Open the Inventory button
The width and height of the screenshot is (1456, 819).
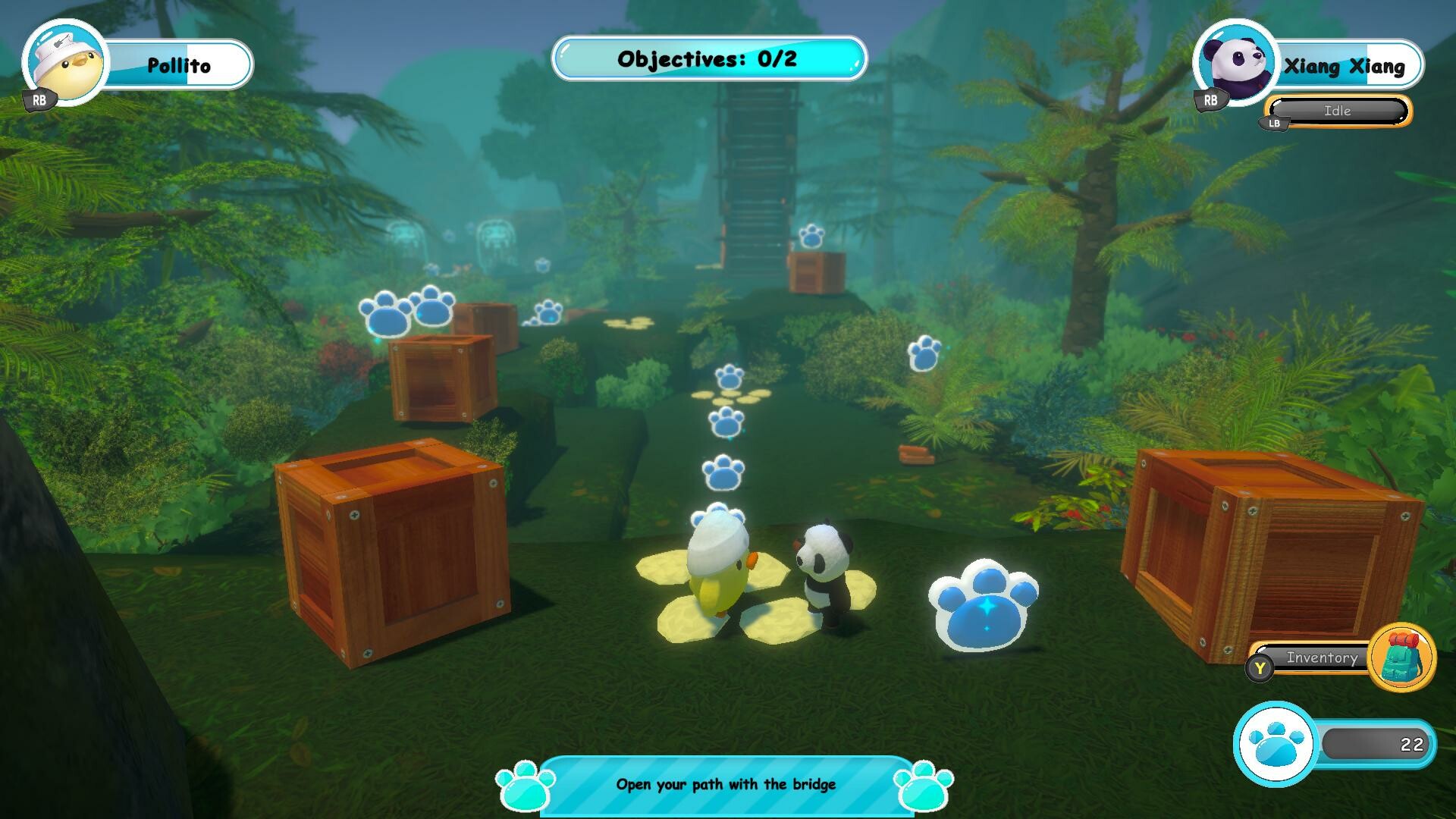click(x=1323, y=658)
